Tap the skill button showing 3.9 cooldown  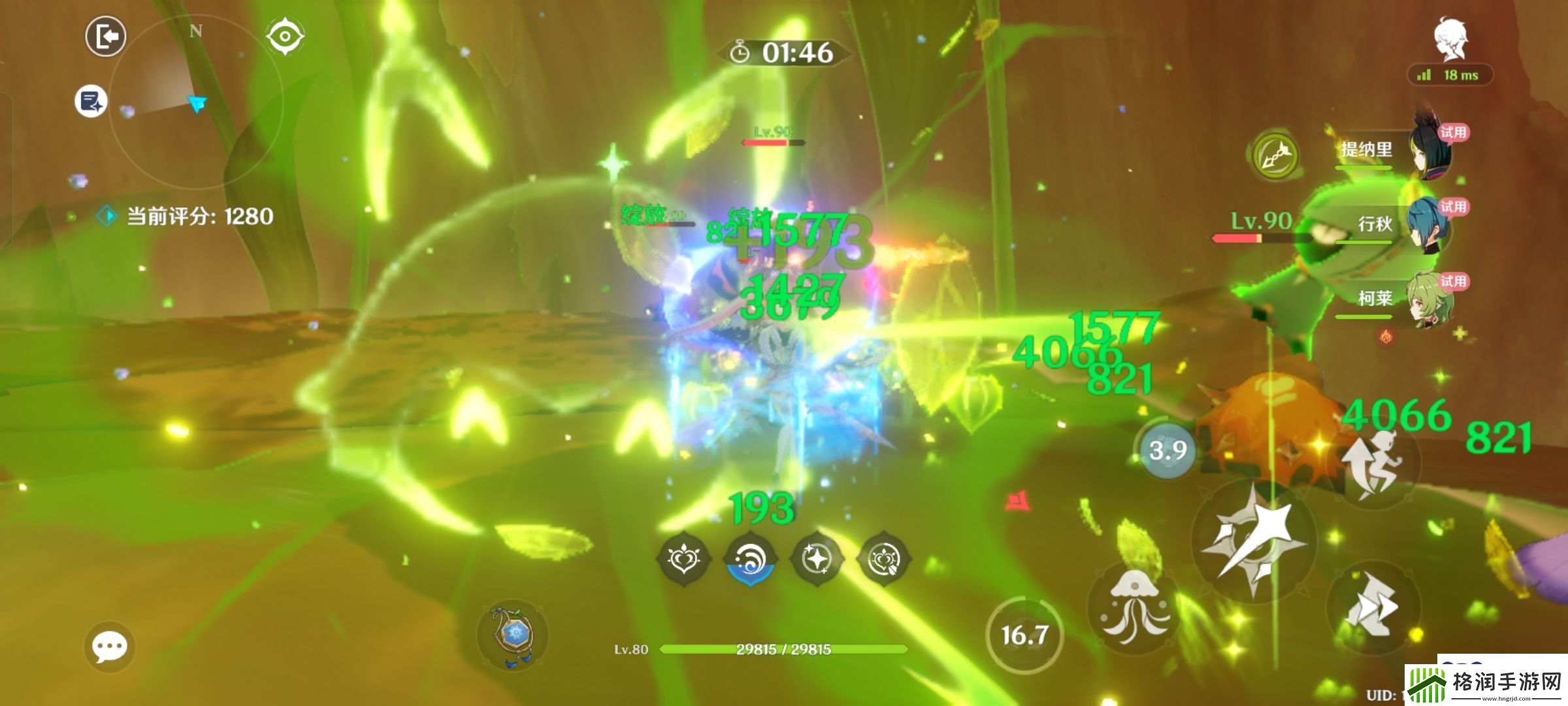(x=1168, y=450)
